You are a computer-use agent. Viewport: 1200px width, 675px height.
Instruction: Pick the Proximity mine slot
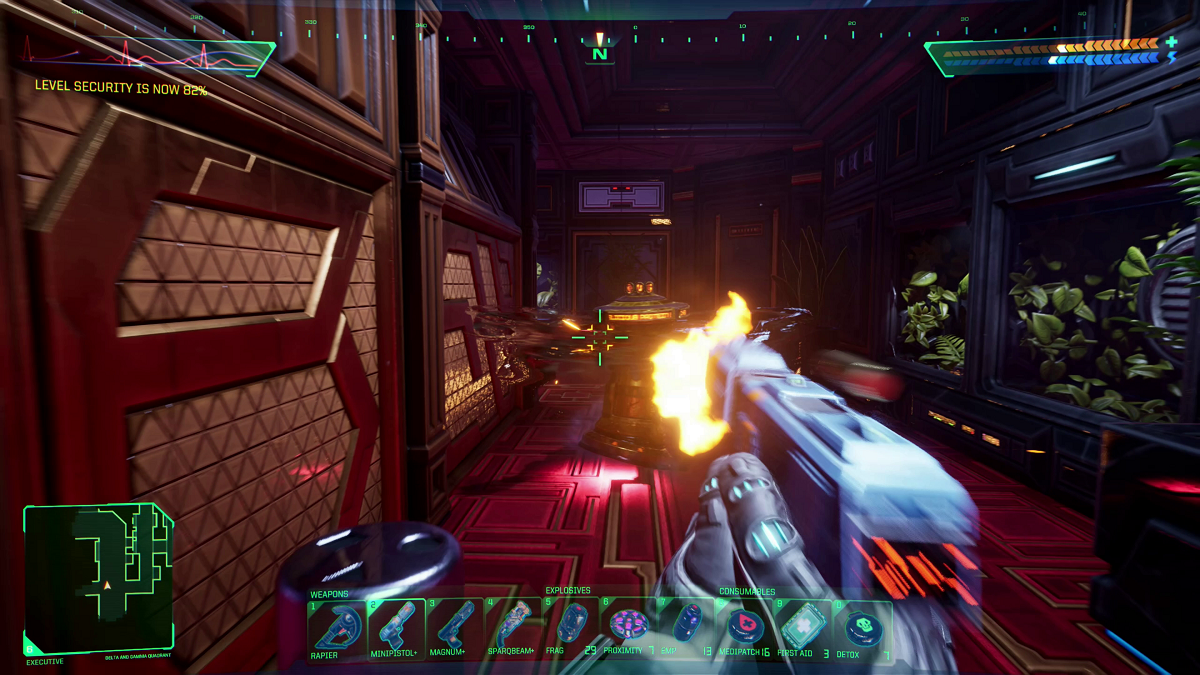coord(629,627)
